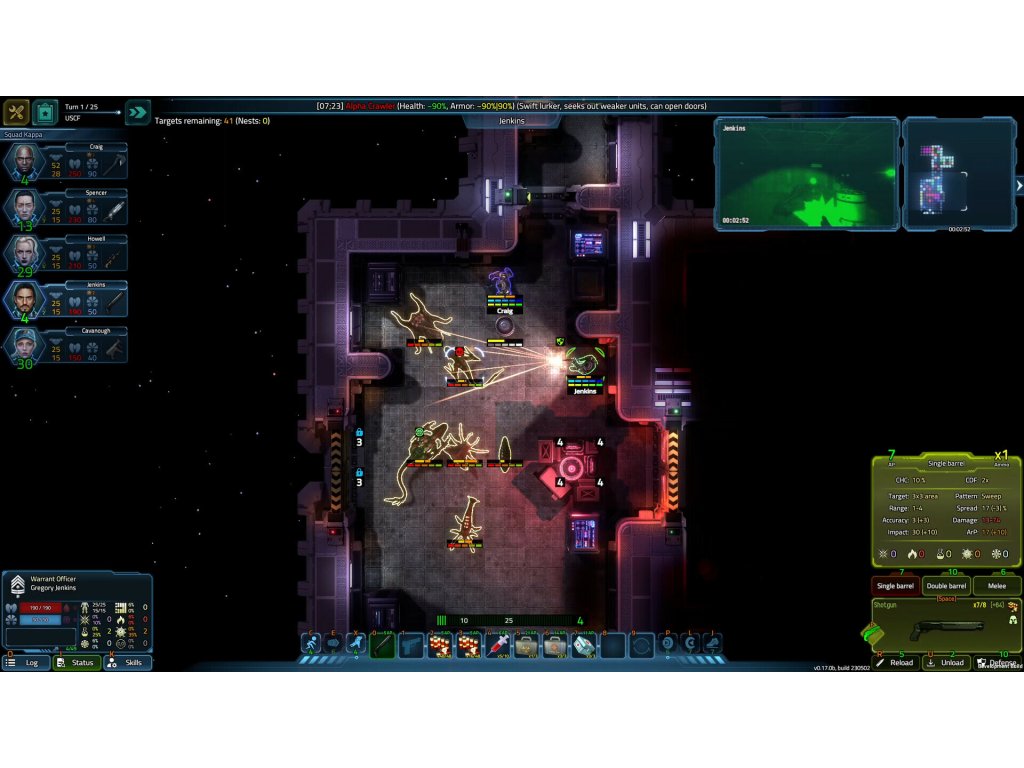The height and width of the screenshot is (768, 1024).
Task: Open the wrench and tools settings menu
Action: tap(16, 112)
